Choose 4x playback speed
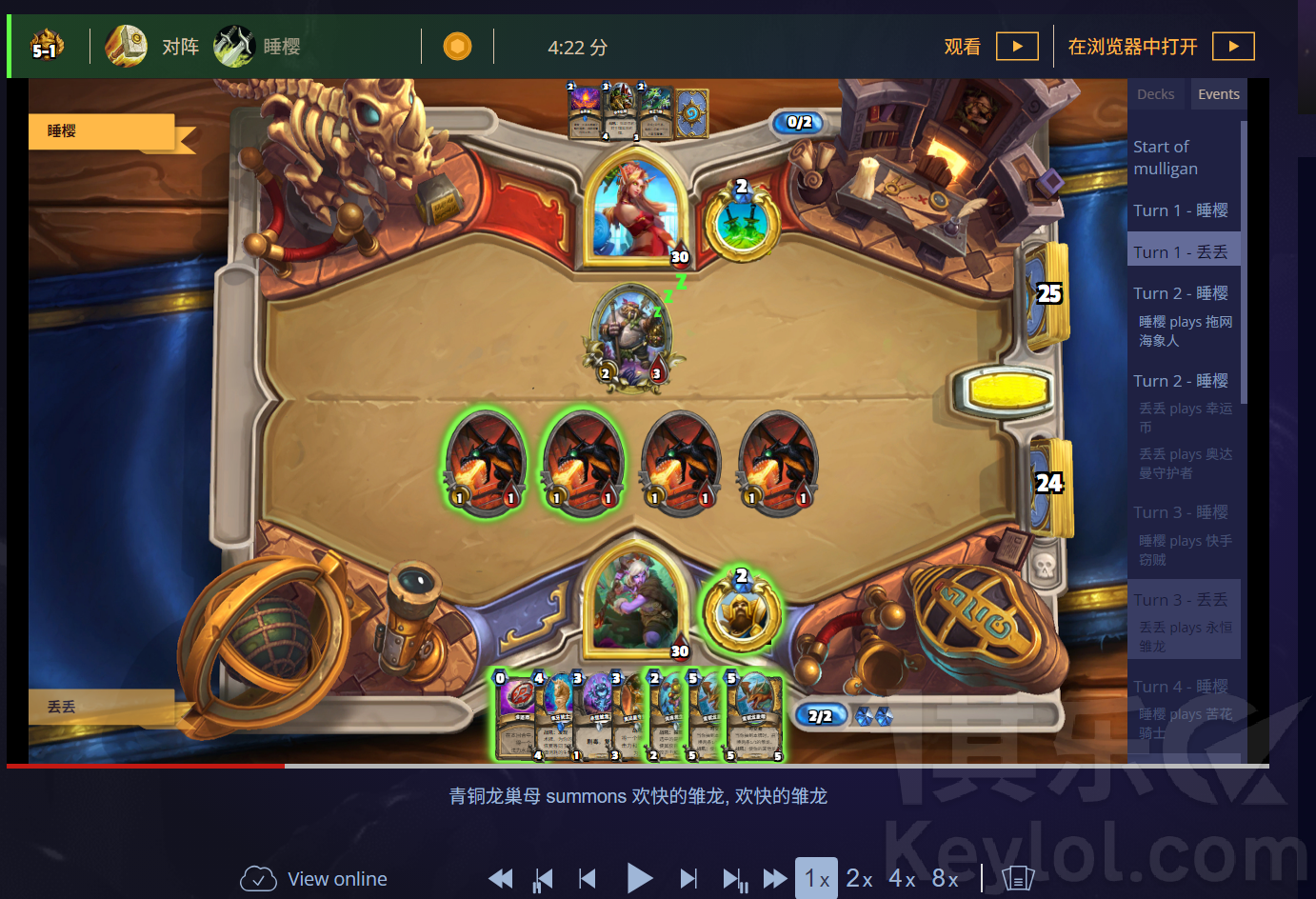Viewport: 1316px width, 899px height. [x=902, y=878]
